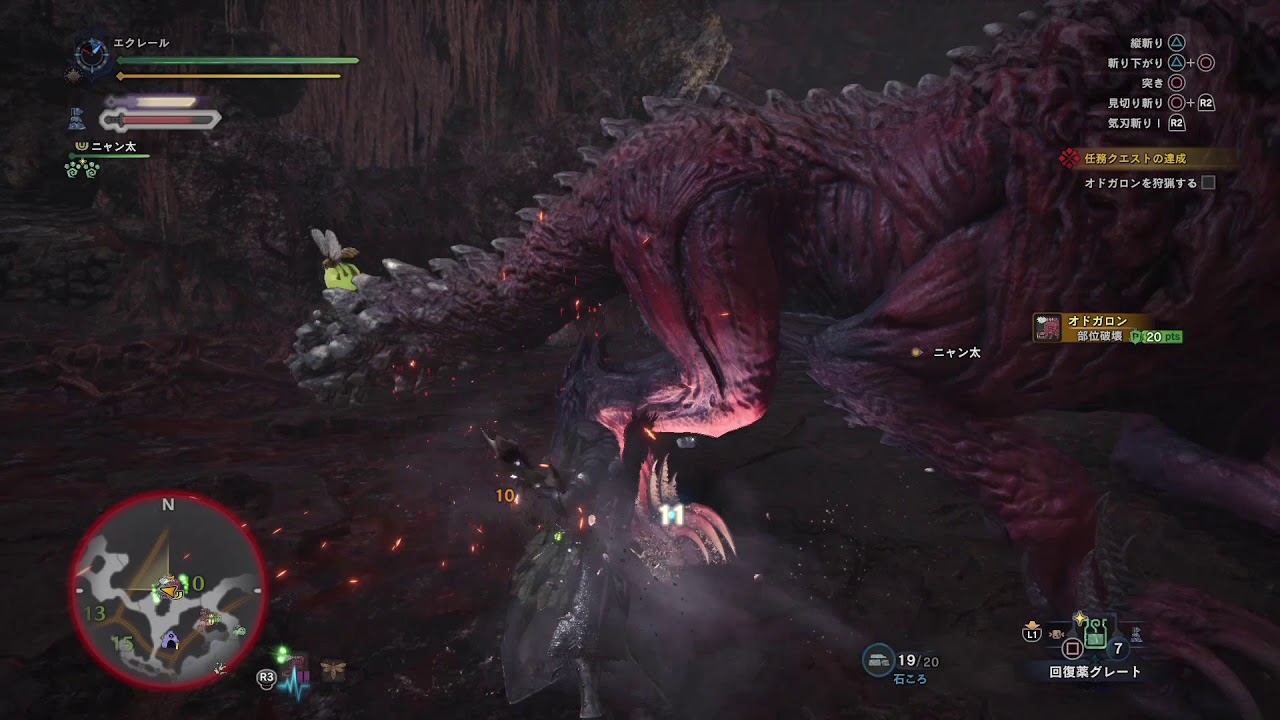Image resolution: width=1280 pixels, height=720 pixels.
Task: Click the Palico paw icon beside ニャン太
Action: (x=81, y=146)
